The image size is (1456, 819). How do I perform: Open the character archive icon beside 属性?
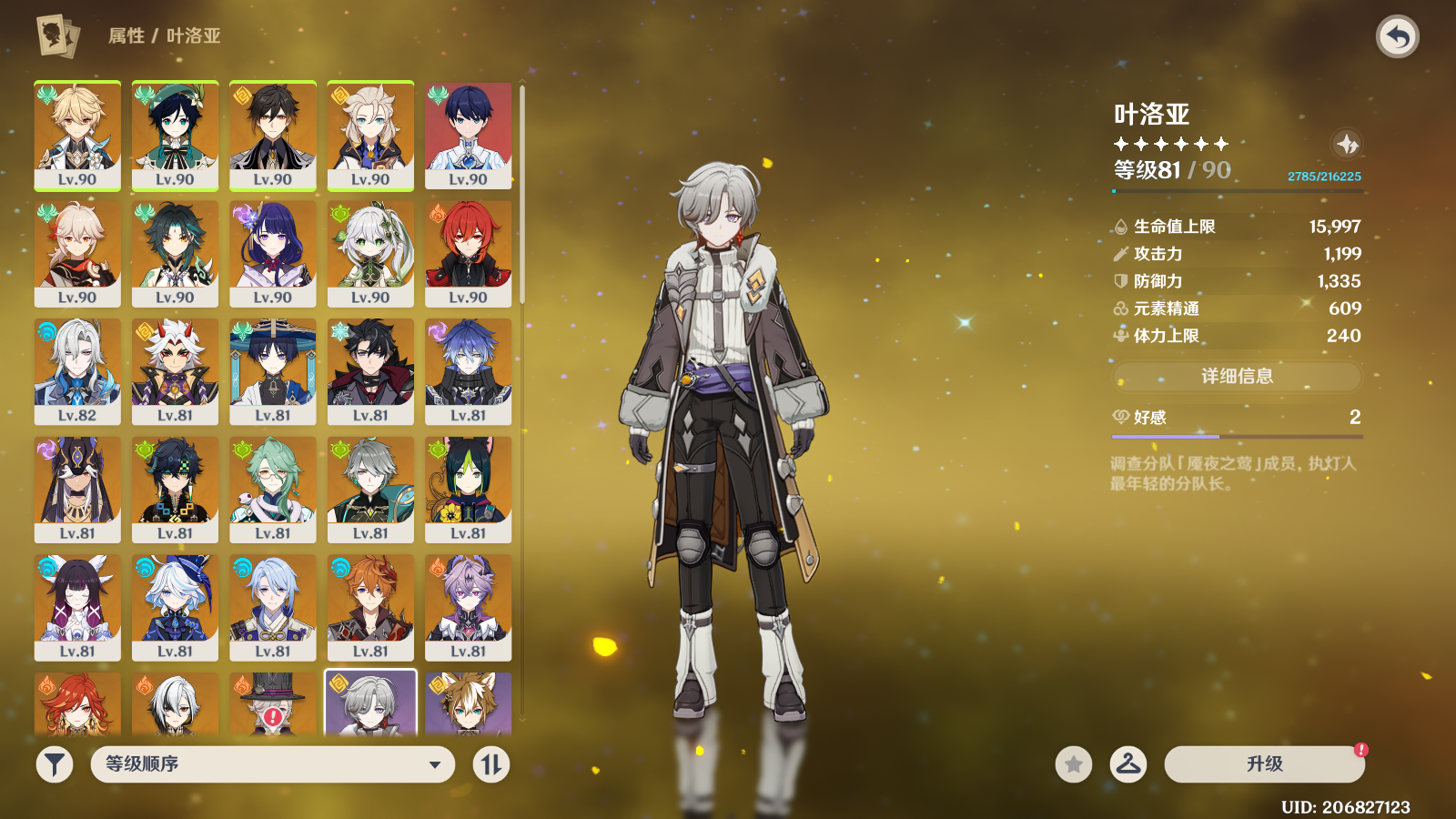(x=57, y=36)
